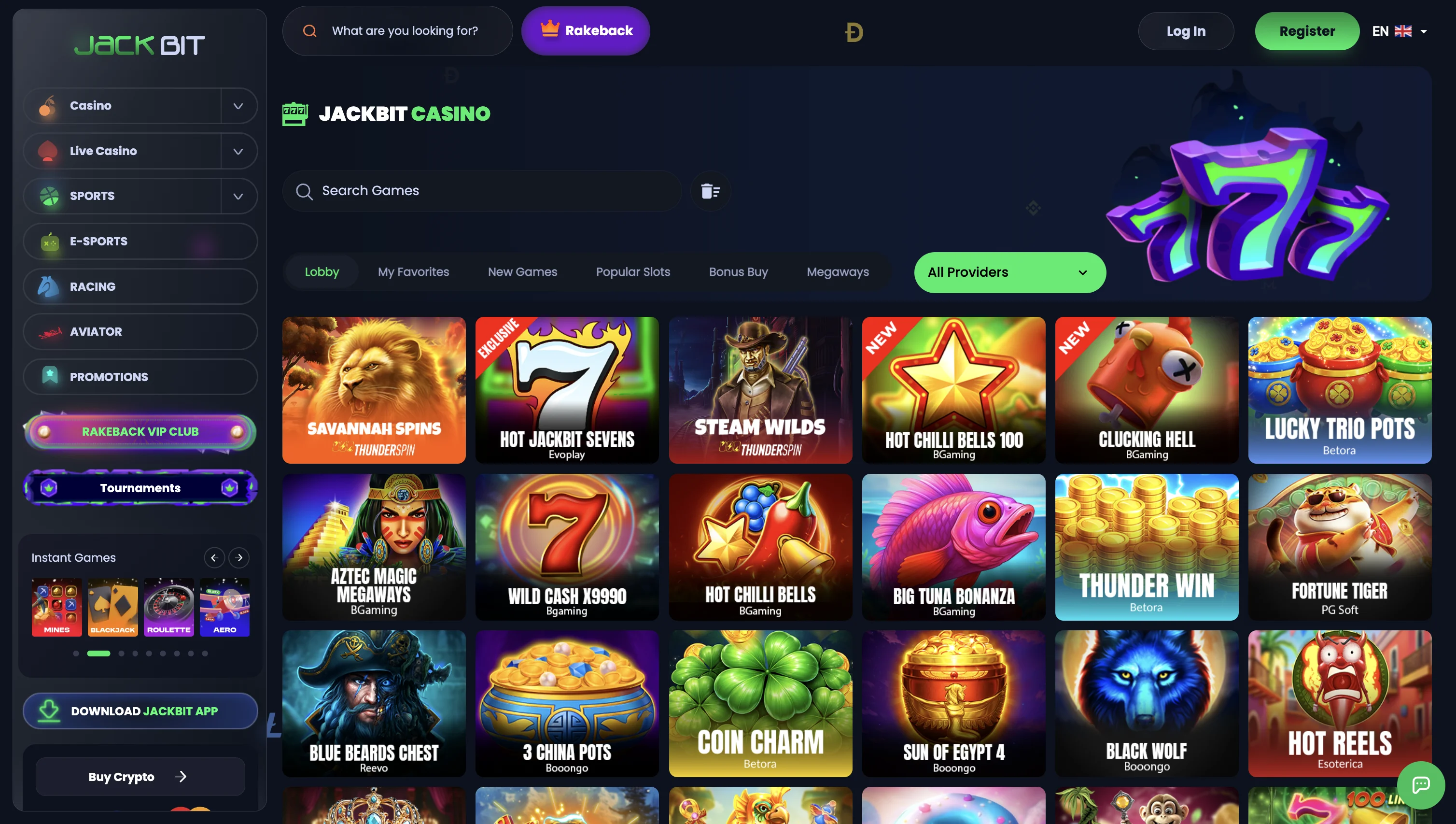Click the download icon on JackBit App banner
The width and height of the screenshot is (1456, 824).
(48, 711)
